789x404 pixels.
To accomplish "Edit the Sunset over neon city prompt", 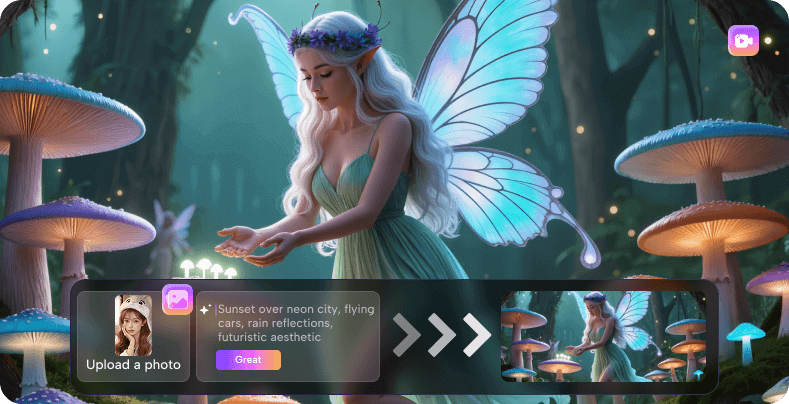I will 296,324.
